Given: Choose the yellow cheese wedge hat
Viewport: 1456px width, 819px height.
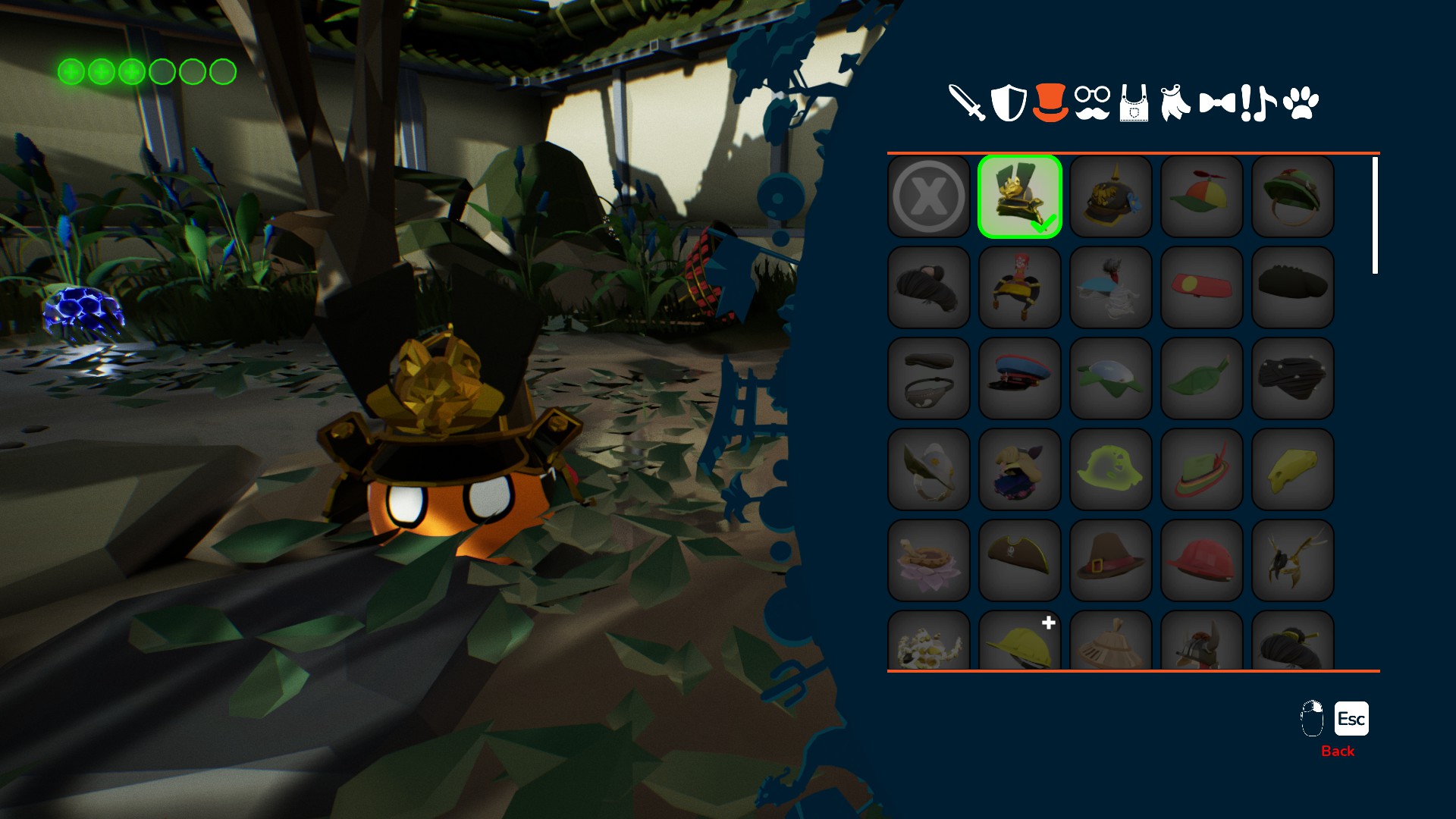Looking at the screenshot, I should pos(1293,469).
